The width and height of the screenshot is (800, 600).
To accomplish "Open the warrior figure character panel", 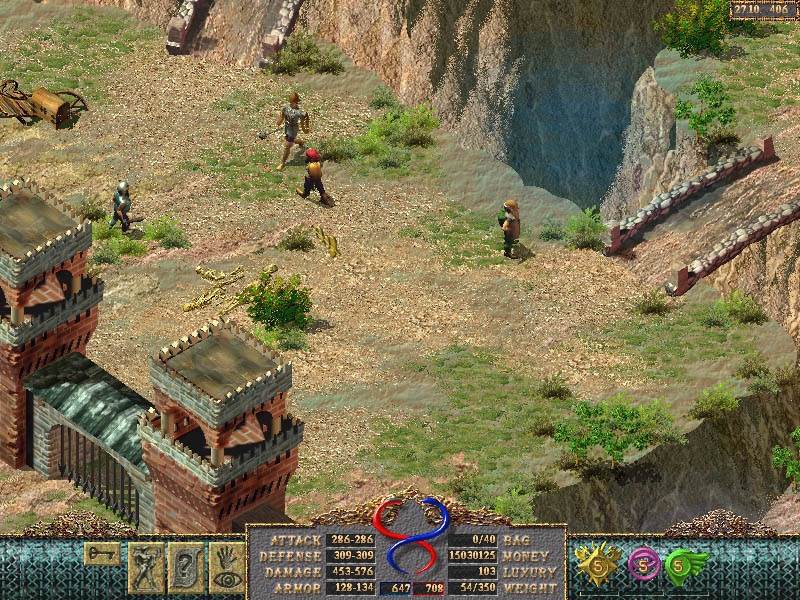I will pyautogui.click(x=145, y=567).
